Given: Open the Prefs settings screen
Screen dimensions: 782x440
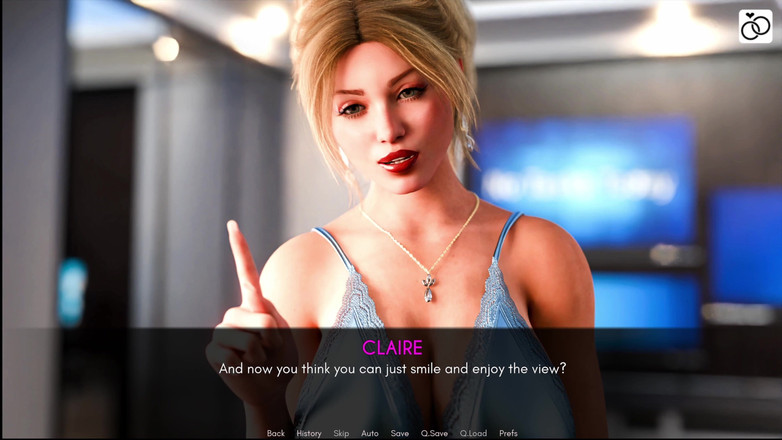Looking at the screenshot, I should tap(508, 434).
